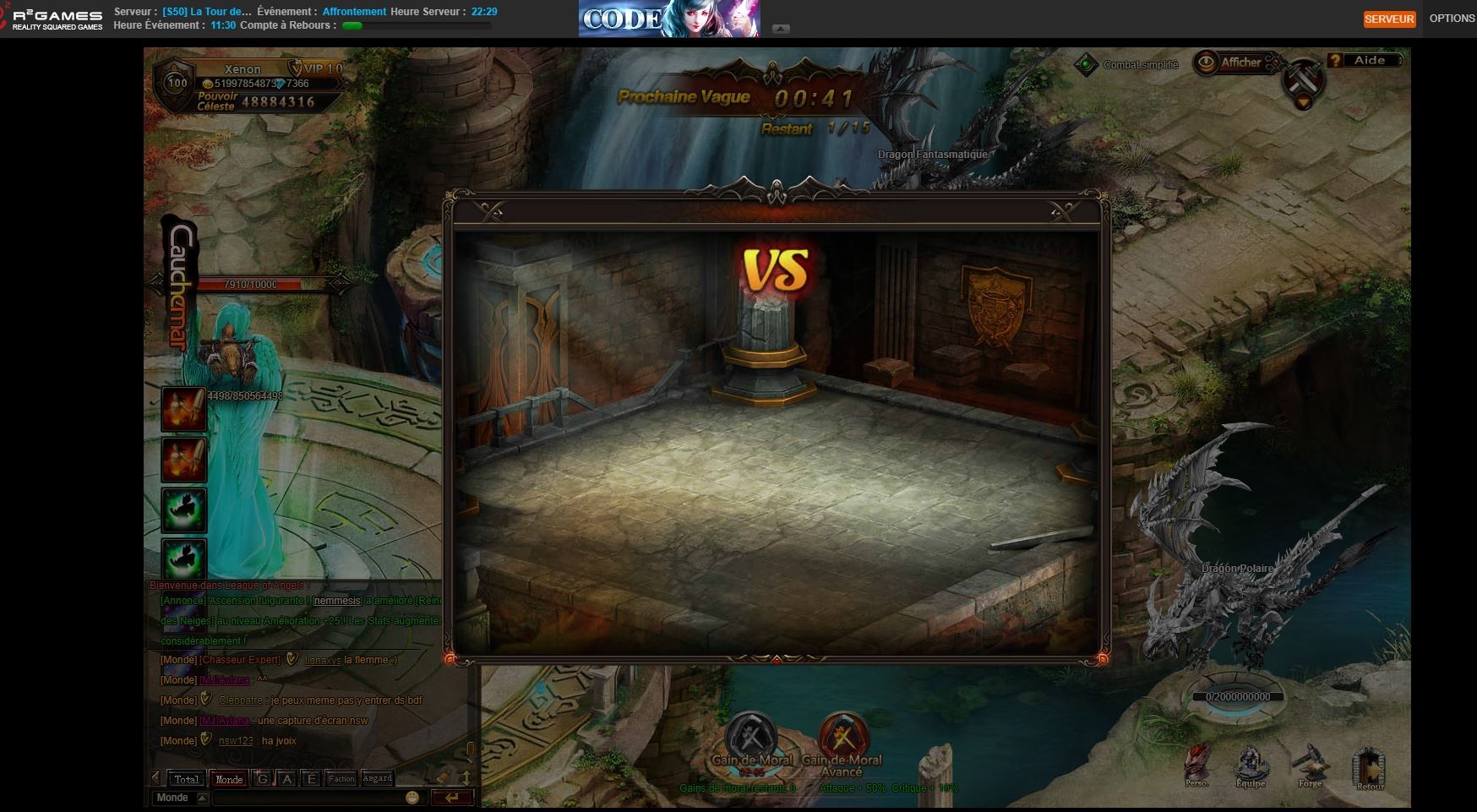Open OPTIONS in the top bar
The height and width of the screenshot is (812, 1477).
click(x=1452, y=19)
